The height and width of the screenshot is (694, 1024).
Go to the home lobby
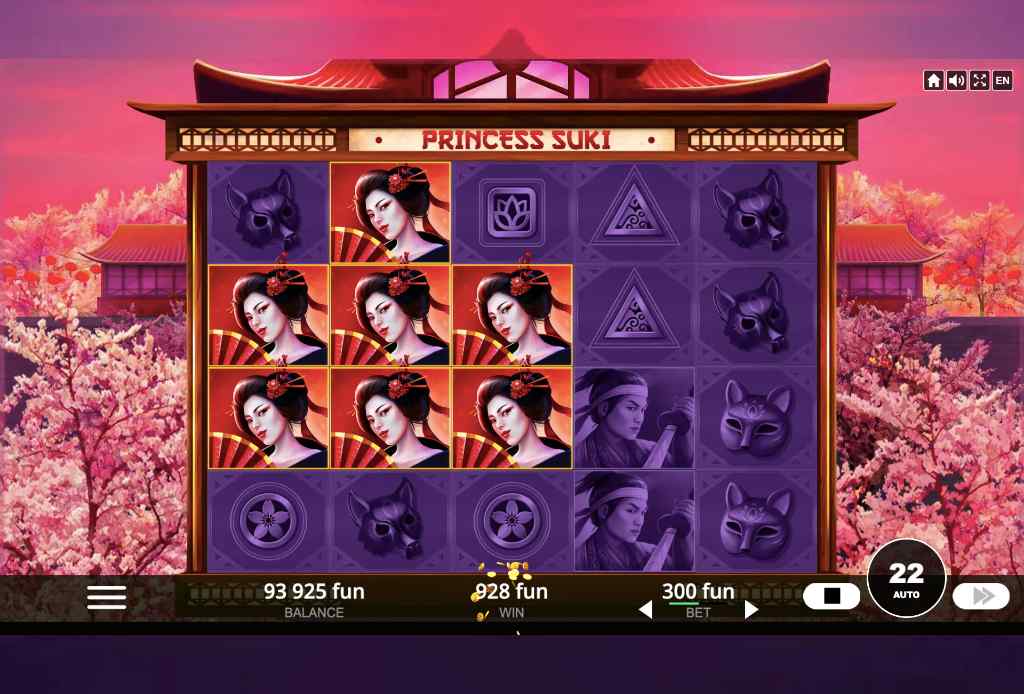933,81
